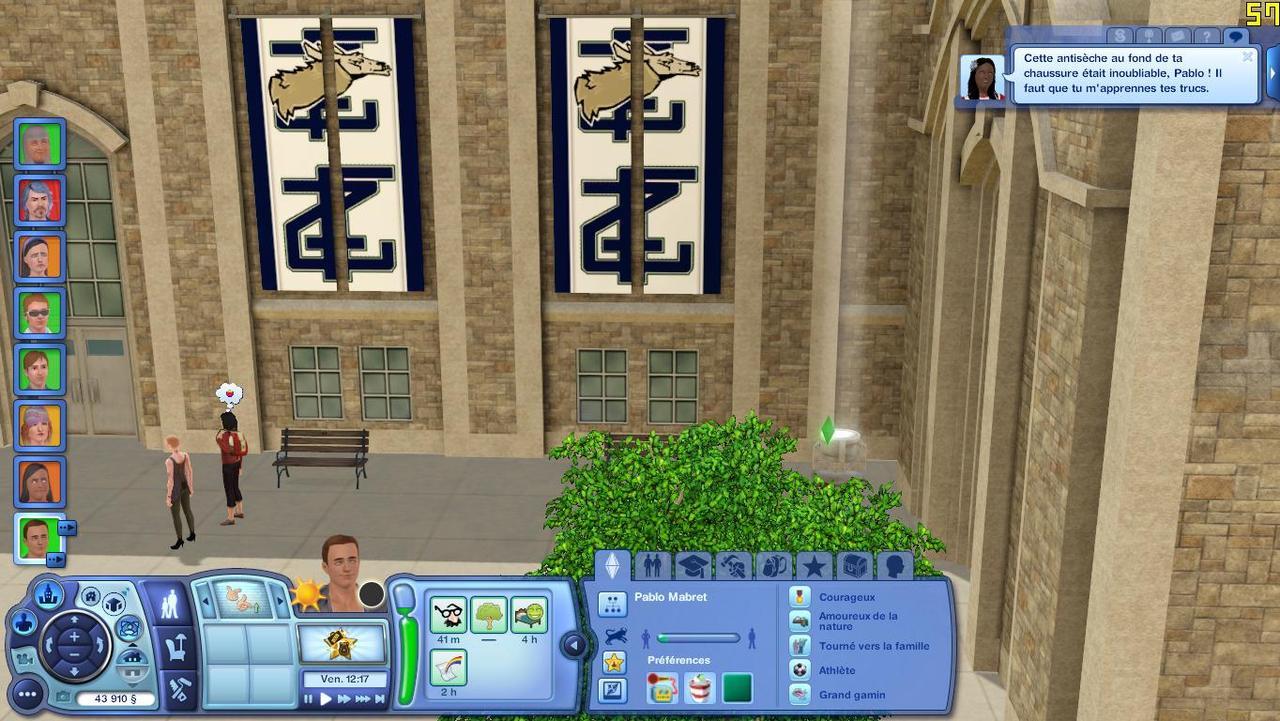Collapse the panel with the round arrow button
1280x721 pixels.
click(574, 646)
